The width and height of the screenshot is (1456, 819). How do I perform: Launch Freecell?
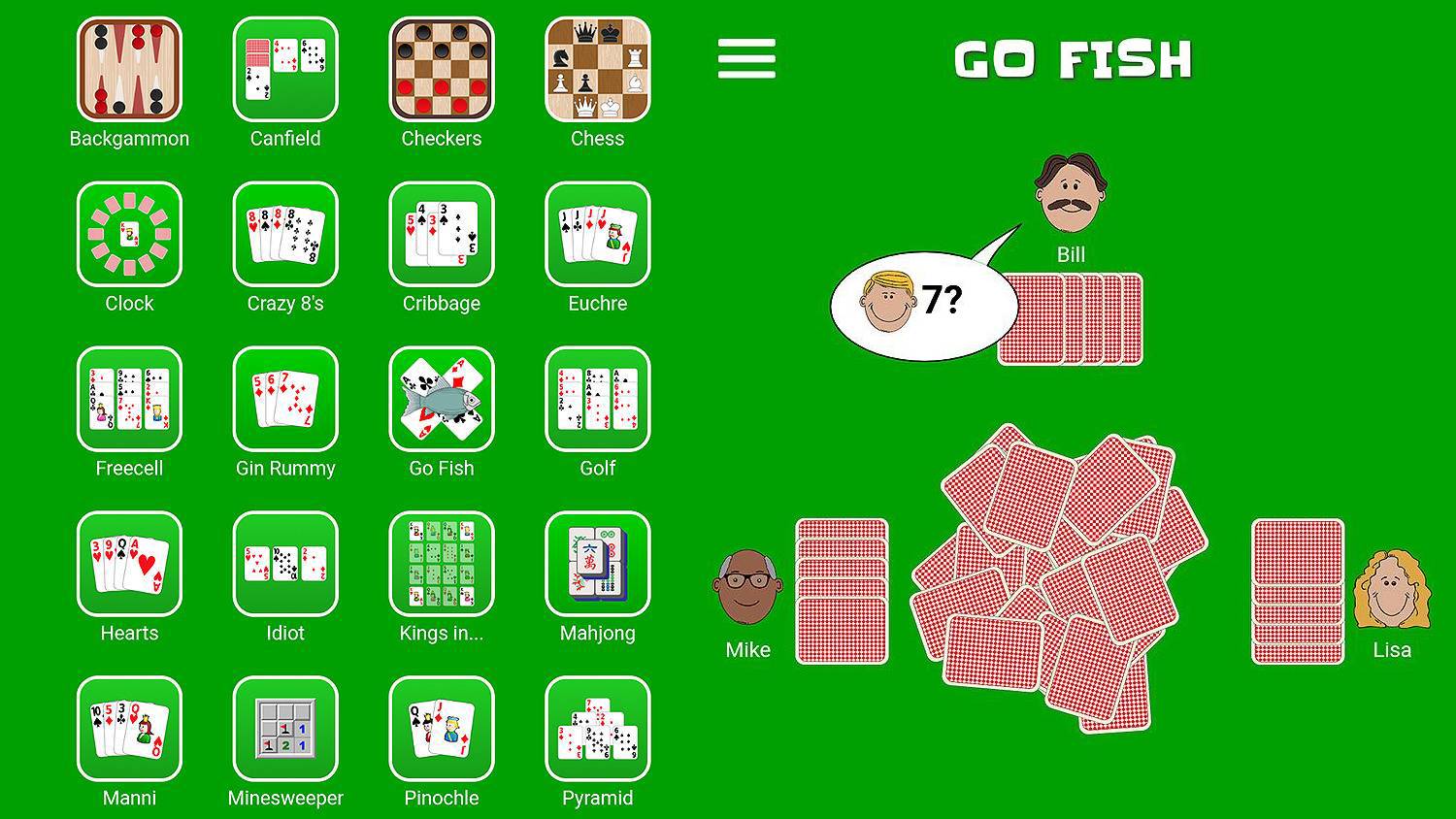point(129,398)
